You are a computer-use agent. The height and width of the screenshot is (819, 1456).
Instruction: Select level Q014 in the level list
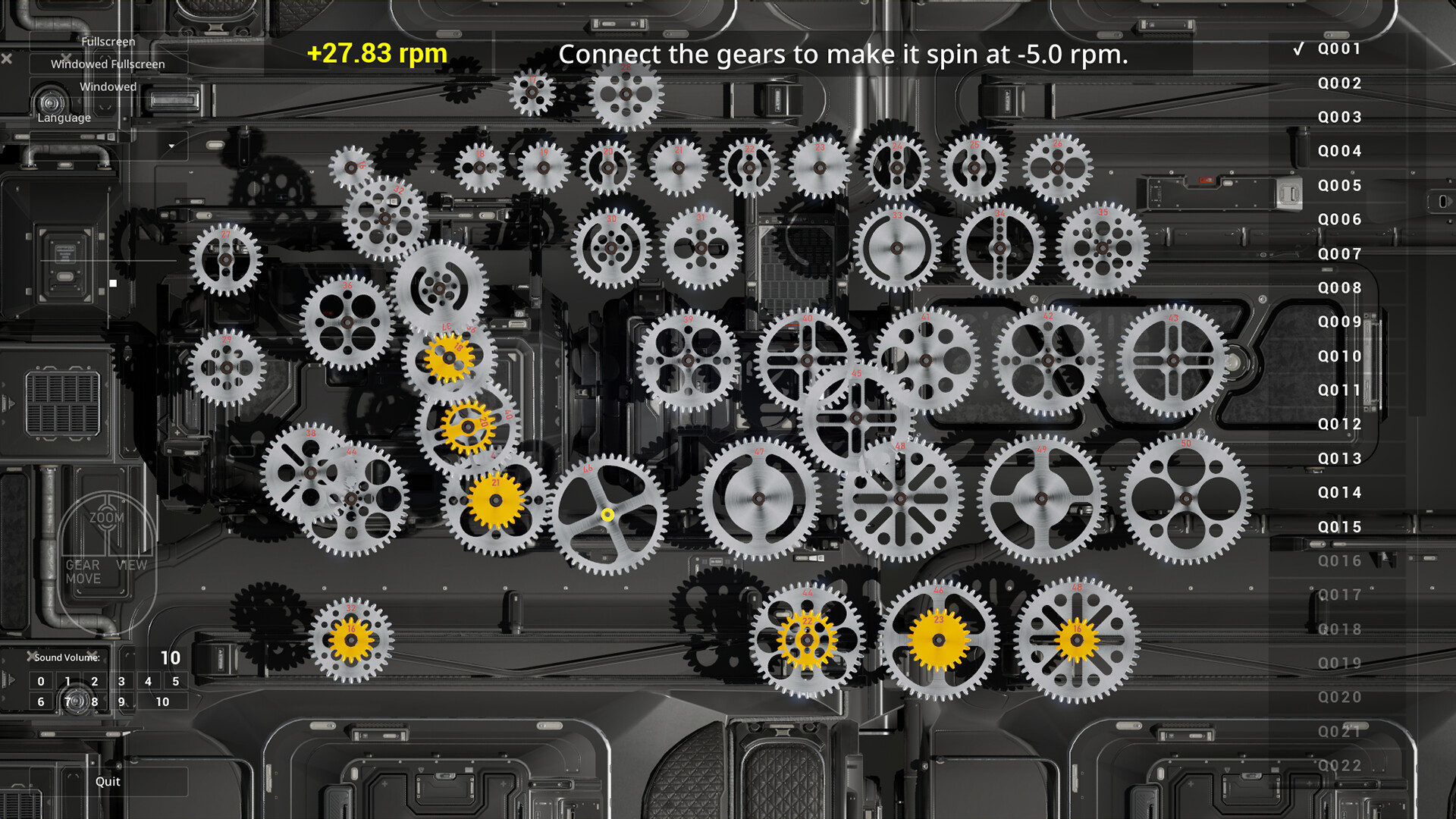click(1339, 491)
